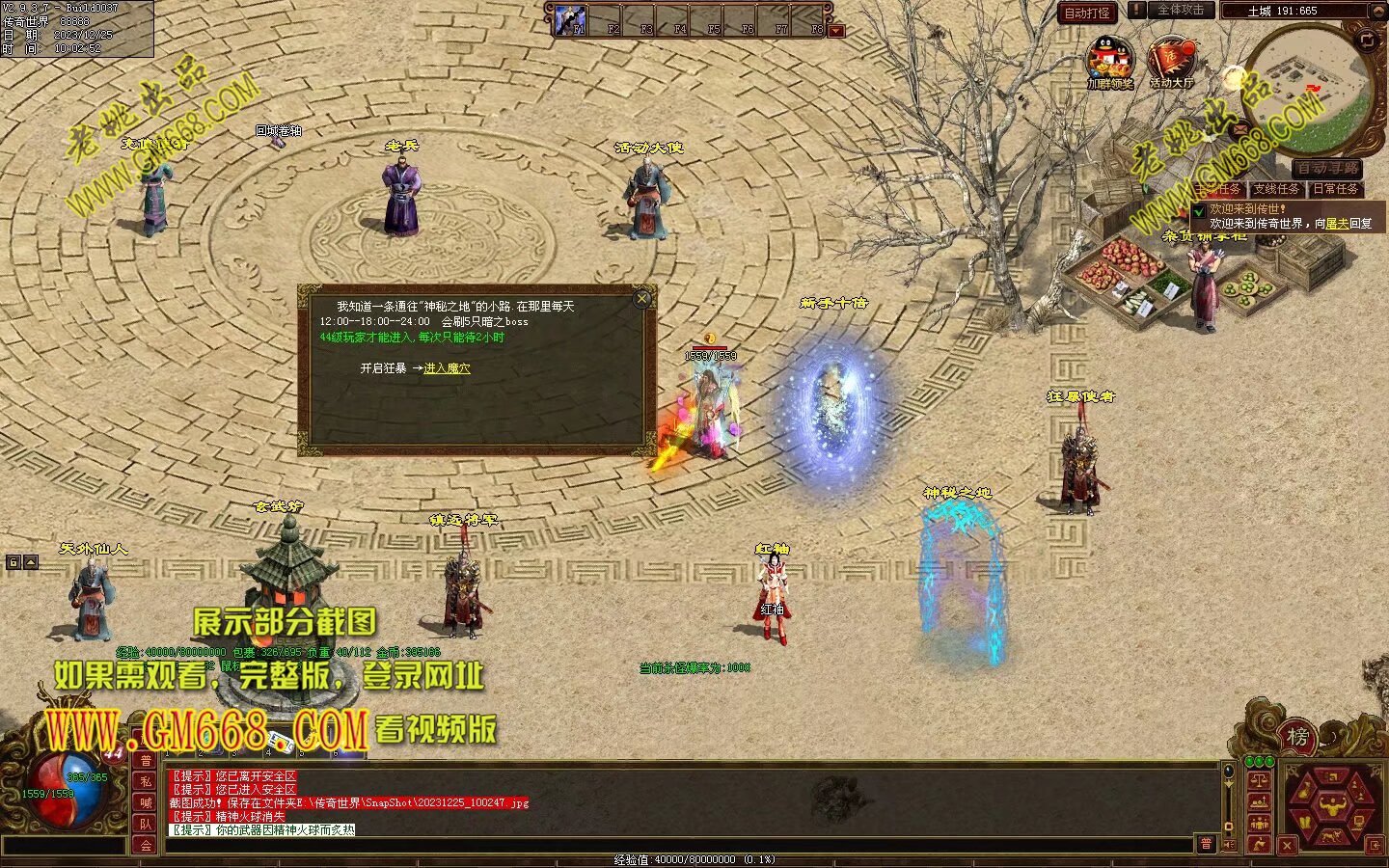
Task: Follow the 屠夫 quest tracker link
Action: click(x=1337, y=223)
